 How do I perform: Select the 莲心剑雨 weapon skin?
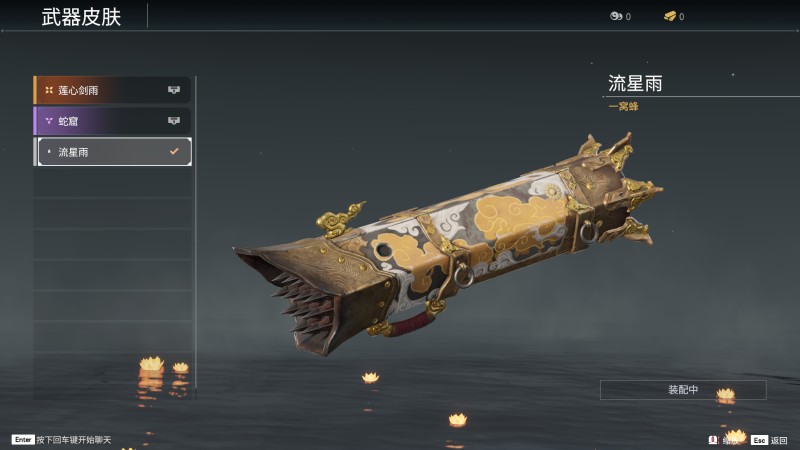[x=112, y=90]
